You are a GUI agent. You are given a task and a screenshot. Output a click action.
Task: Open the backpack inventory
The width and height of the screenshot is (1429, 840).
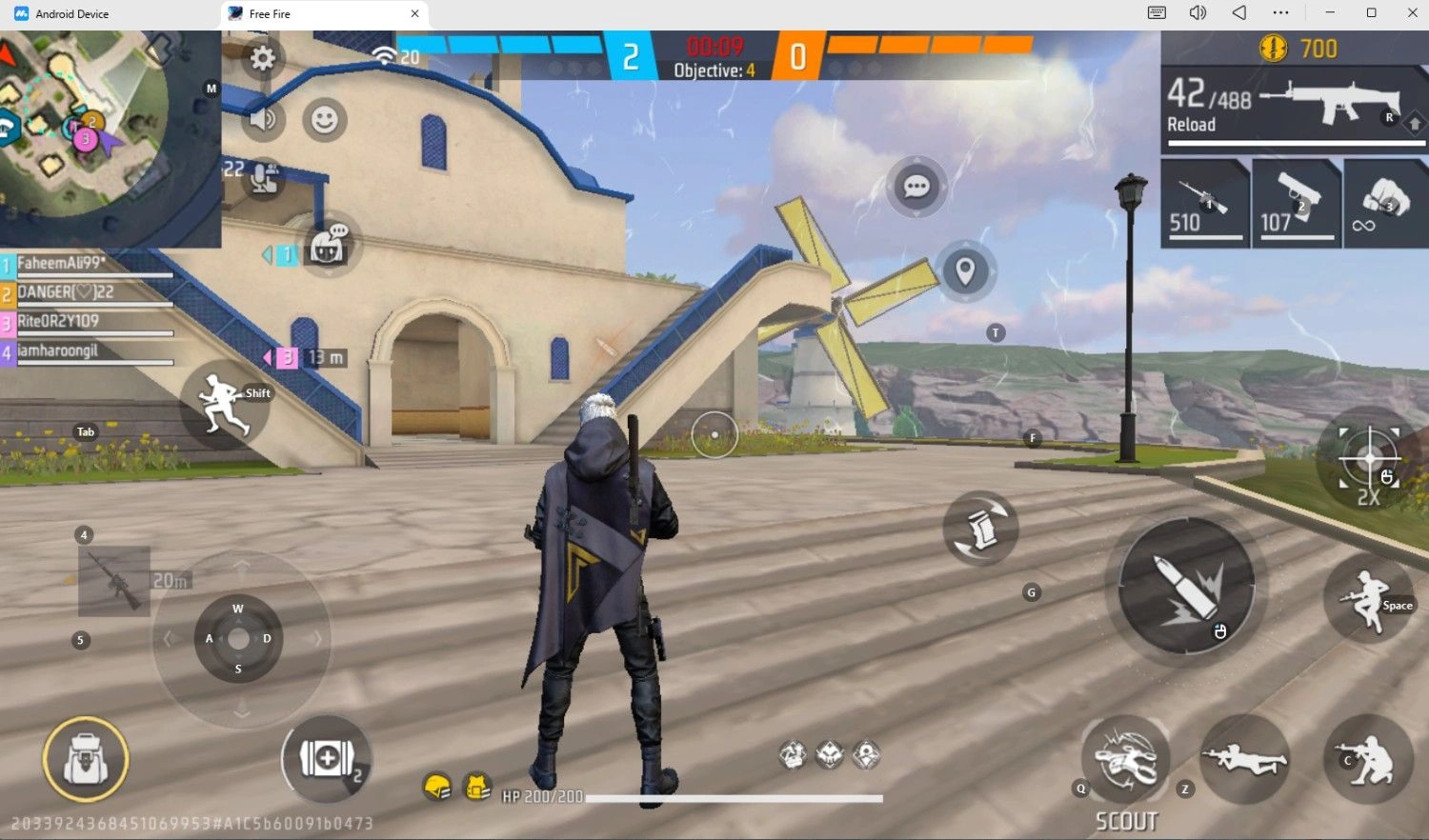86,760
